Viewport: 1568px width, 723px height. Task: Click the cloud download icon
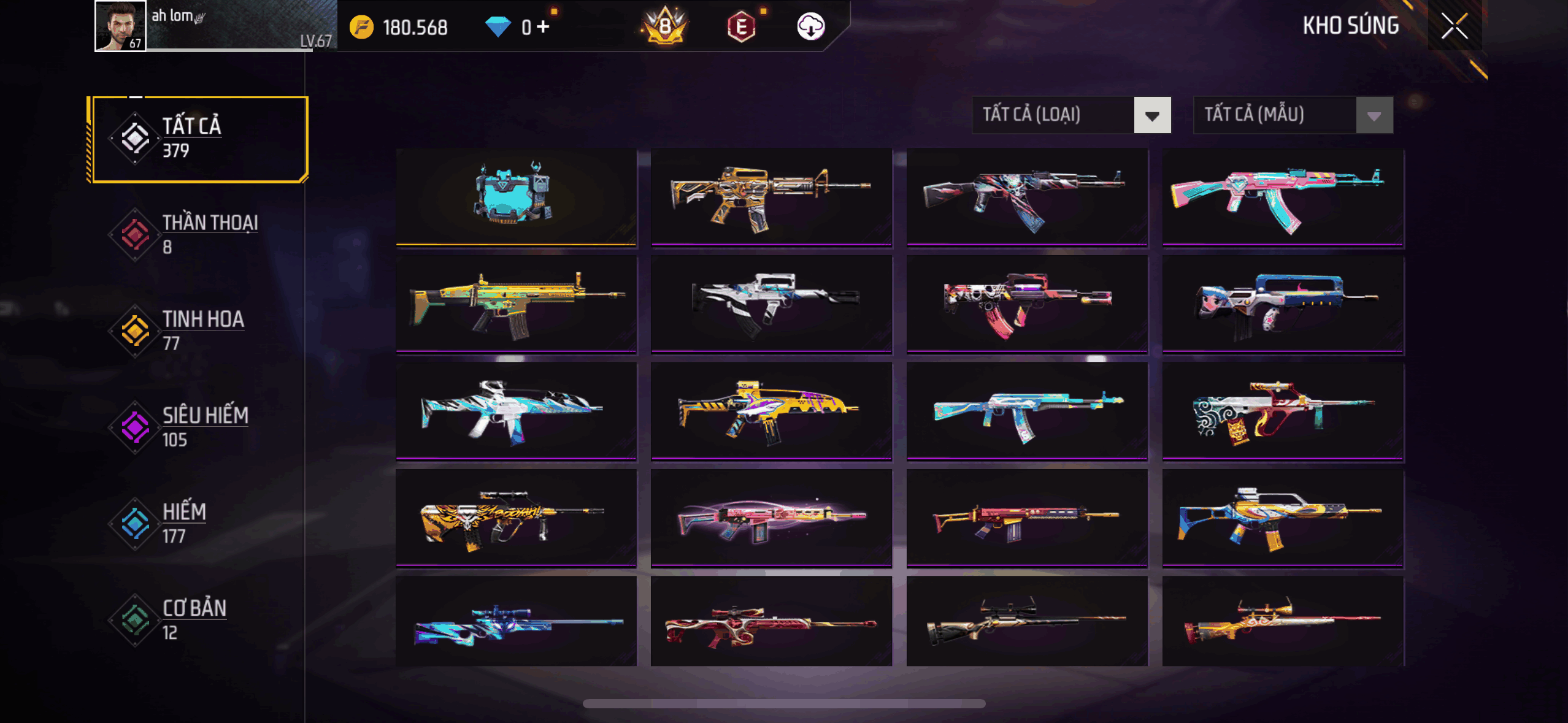click(810, 26)
